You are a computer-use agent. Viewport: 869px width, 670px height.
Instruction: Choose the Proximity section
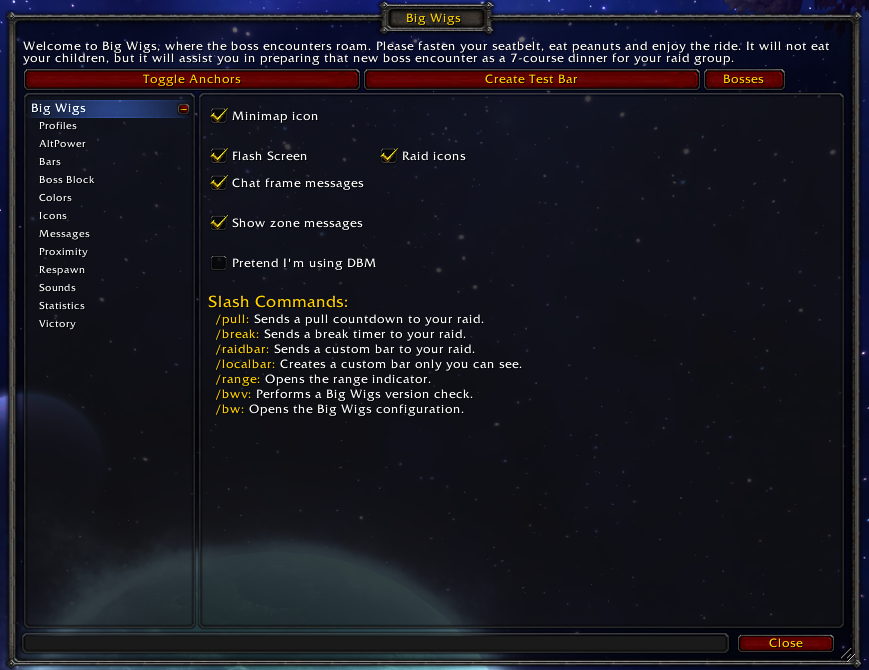coord(63,252)
